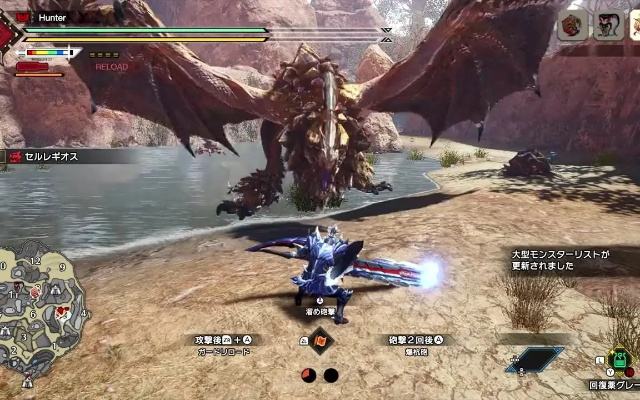Click the first monster icon at top right
This screenshot has height=400, width=640.
coord(574,25)
